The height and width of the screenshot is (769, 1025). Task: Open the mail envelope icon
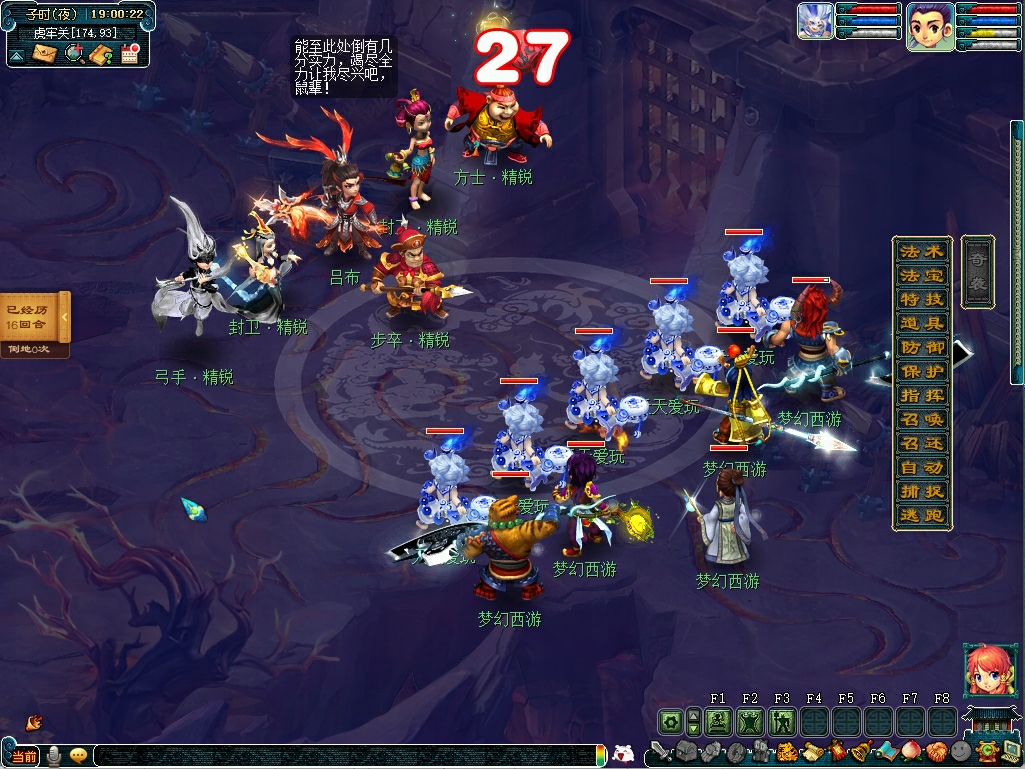point(45,54)
